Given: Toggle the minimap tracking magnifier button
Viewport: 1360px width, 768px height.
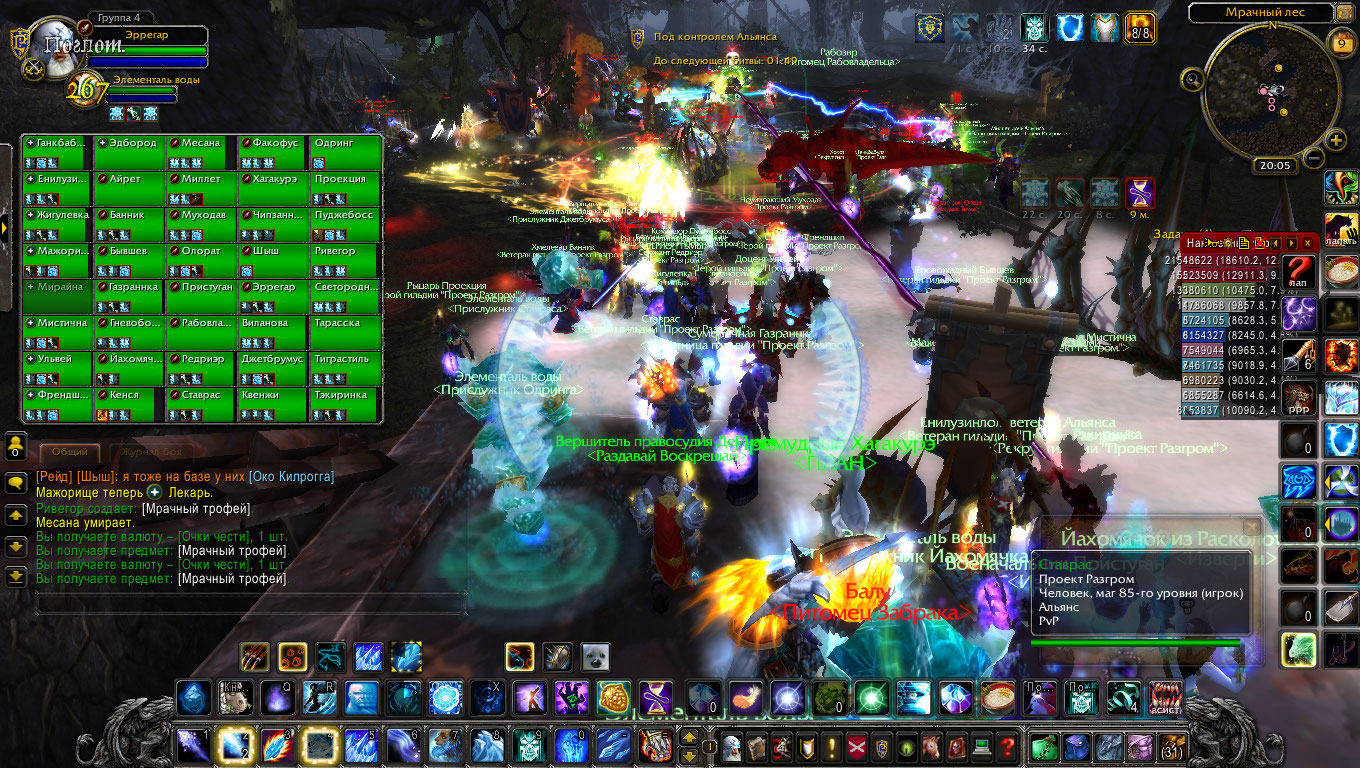Looking at the screenshot, I should coord(1193,79).
